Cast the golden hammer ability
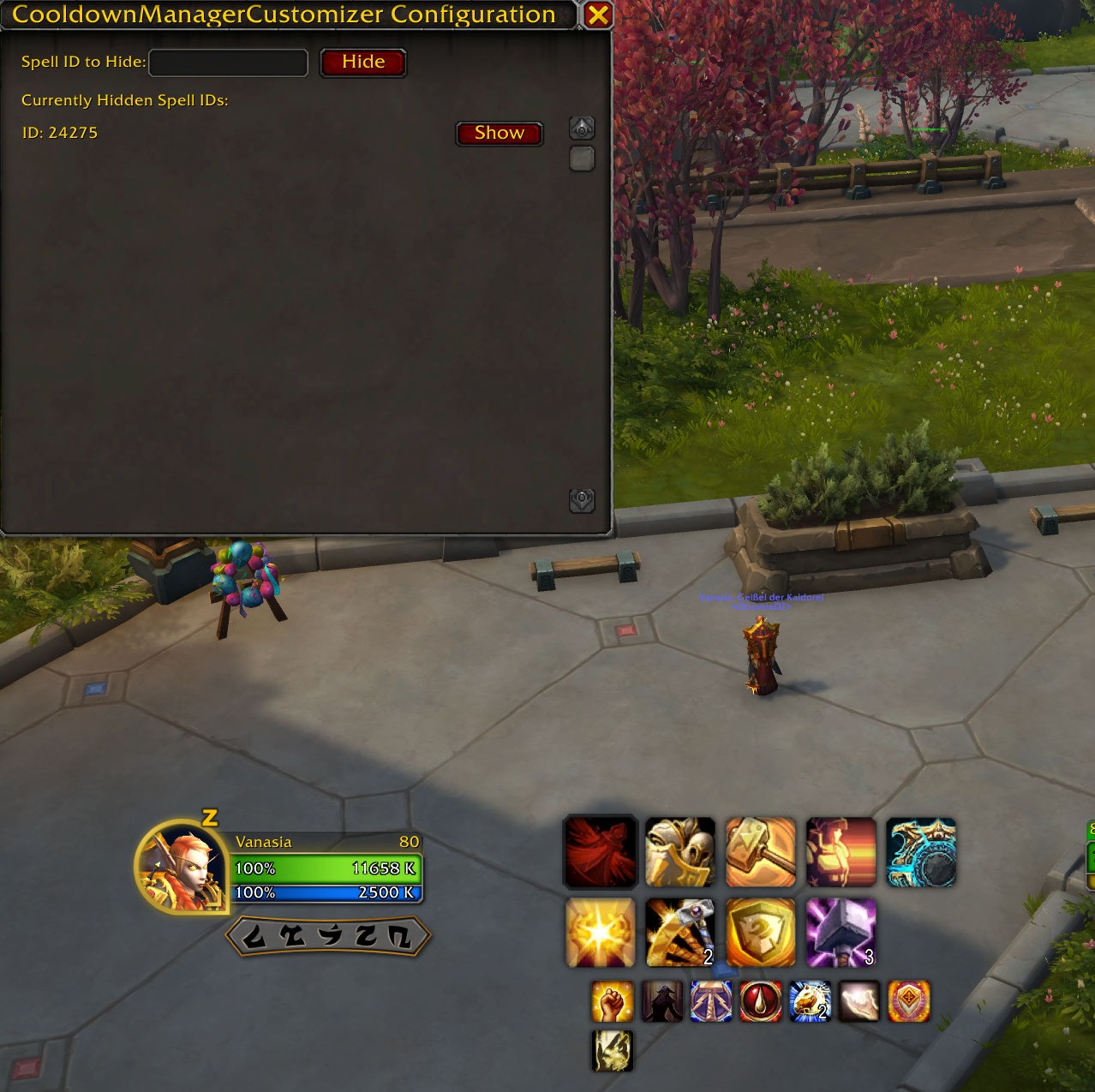This screenshot has height=1092, width=1095. coord(761,852)
